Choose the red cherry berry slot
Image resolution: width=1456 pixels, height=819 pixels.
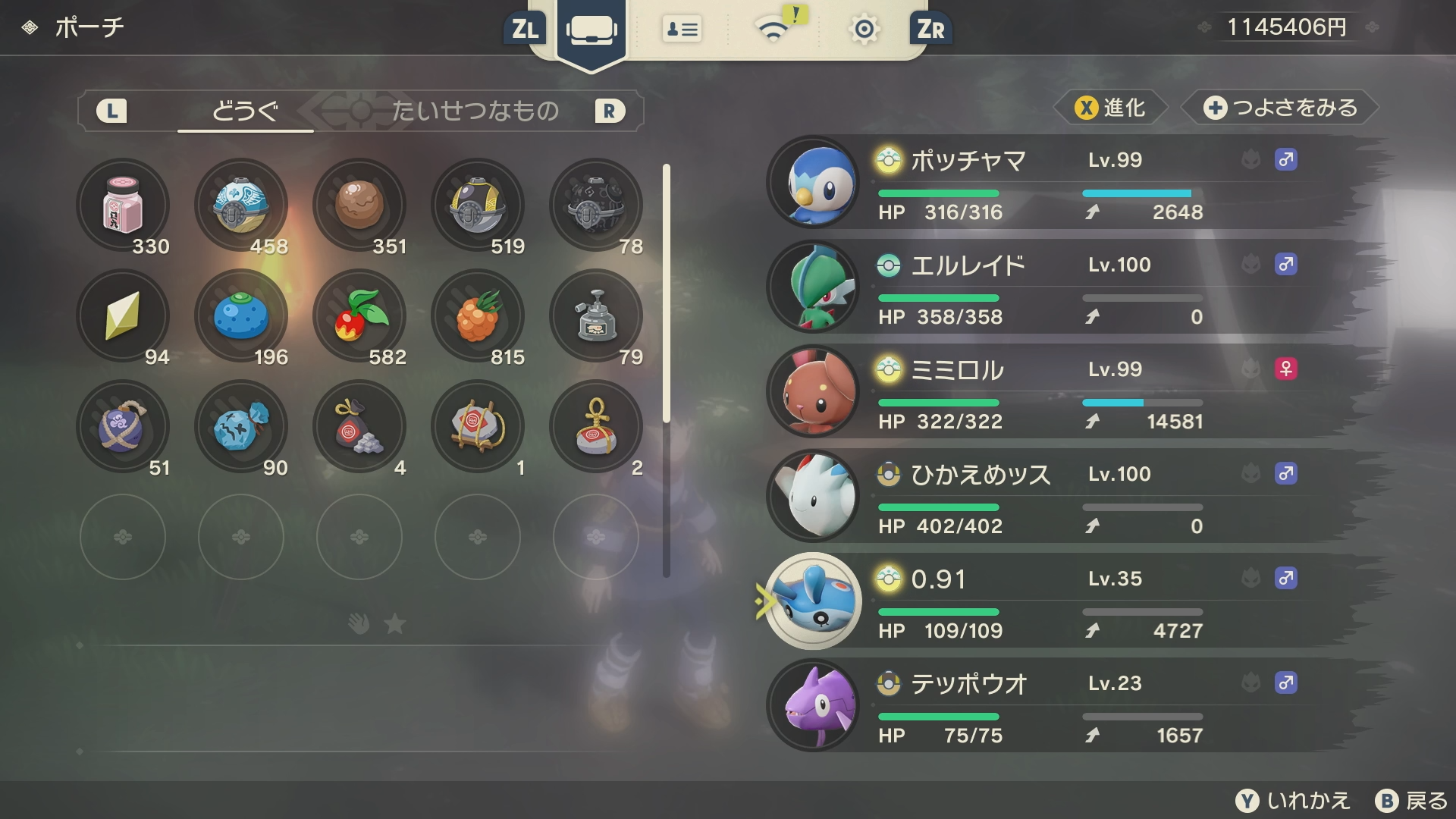359,315
